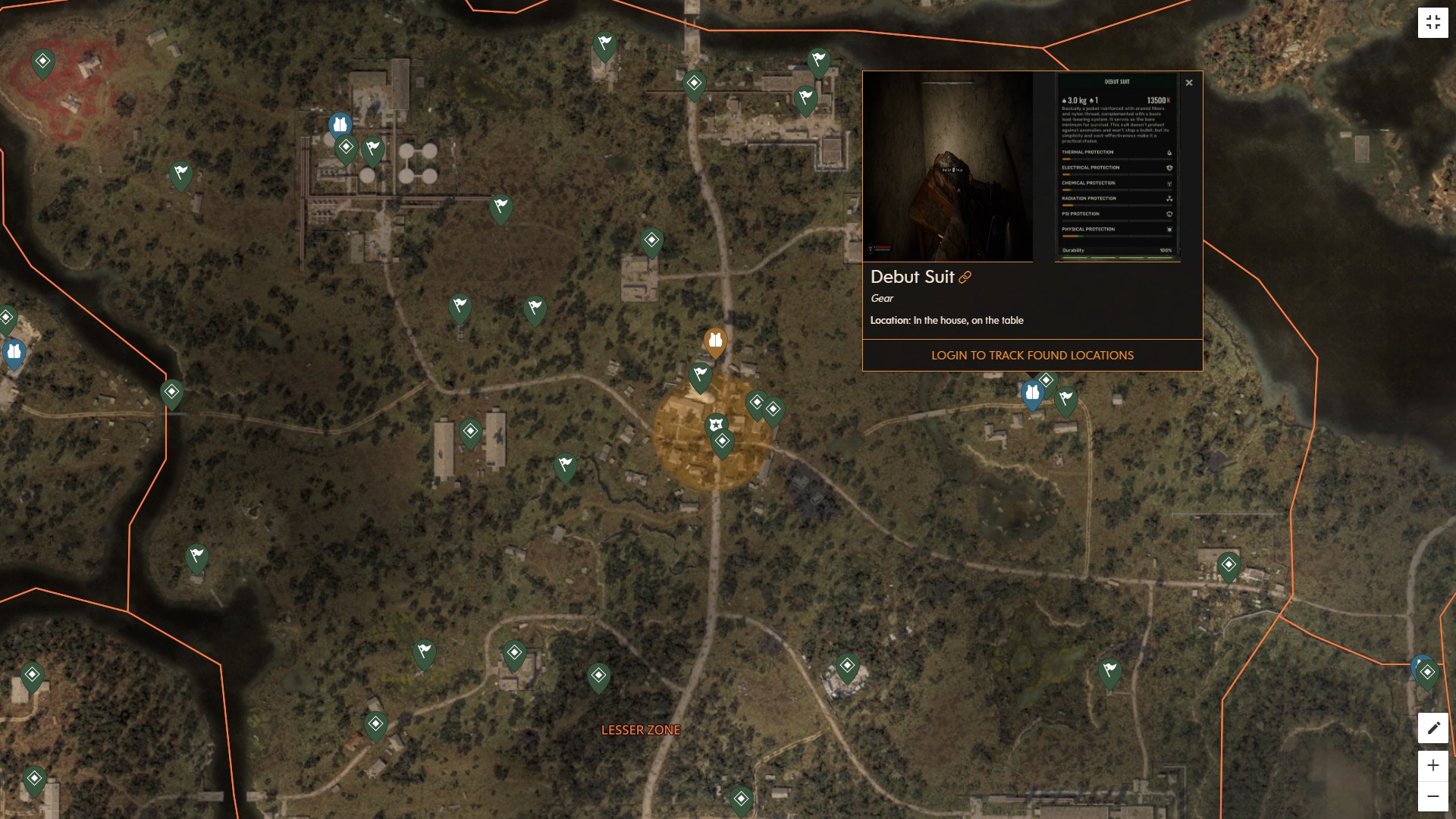Image resolution: width=1456 pixels, height=819 pixels.
Task: Zoom in using the plus button
Action: click(x=1432, y=765)
